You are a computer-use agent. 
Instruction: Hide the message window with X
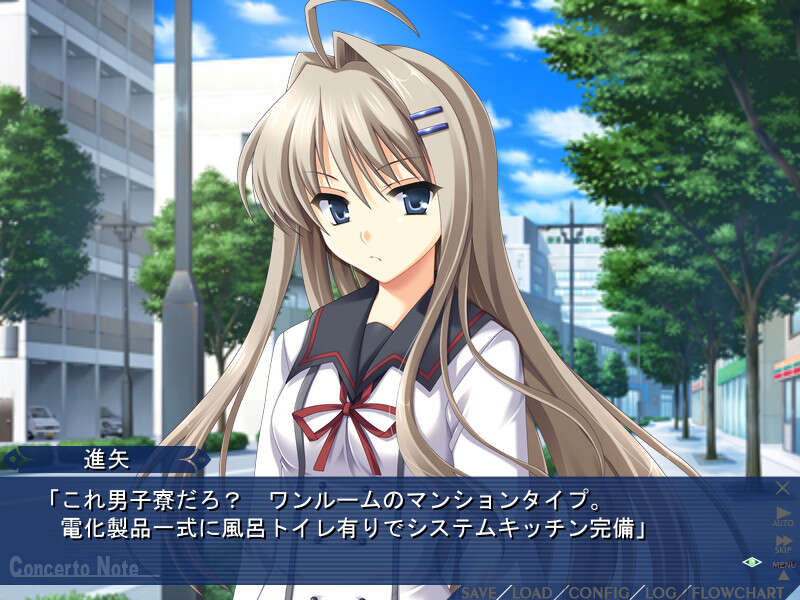(783, 488)
